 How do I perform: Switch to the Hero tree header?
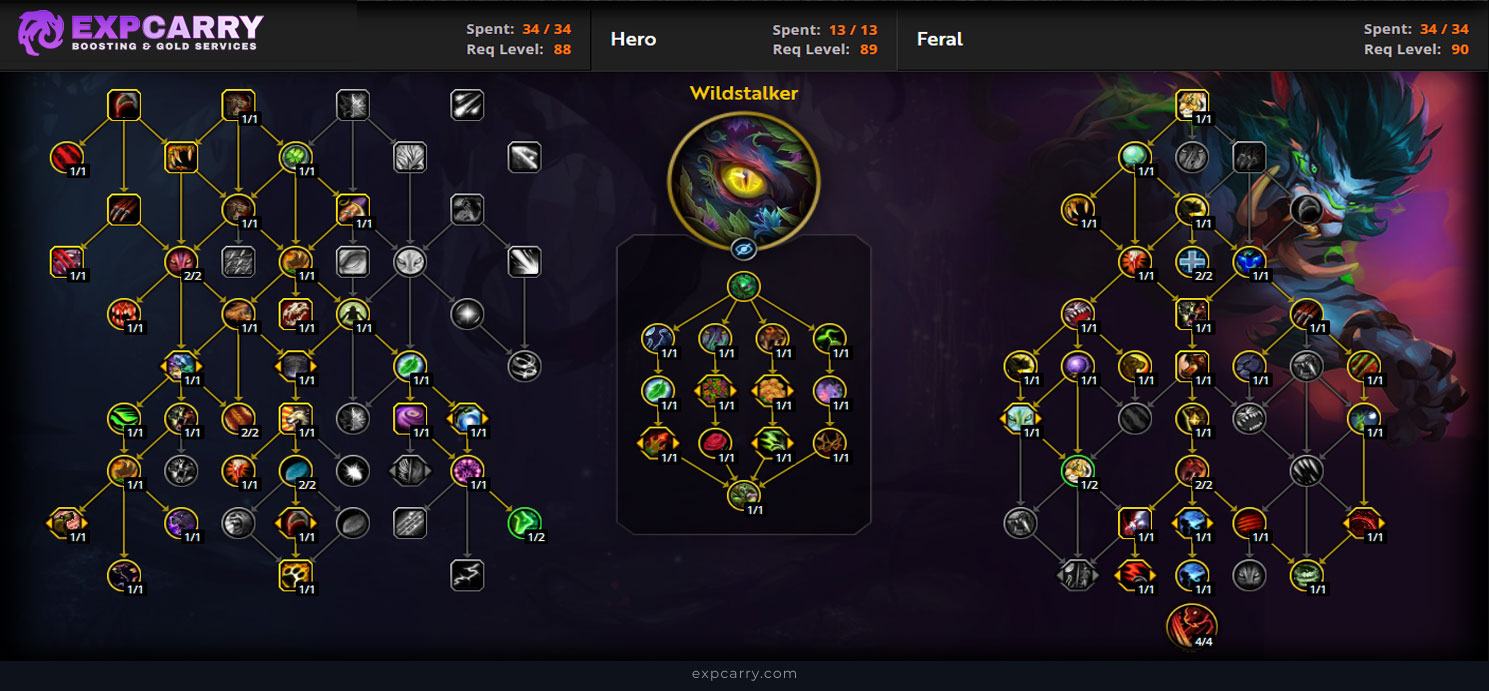[633, 39]
